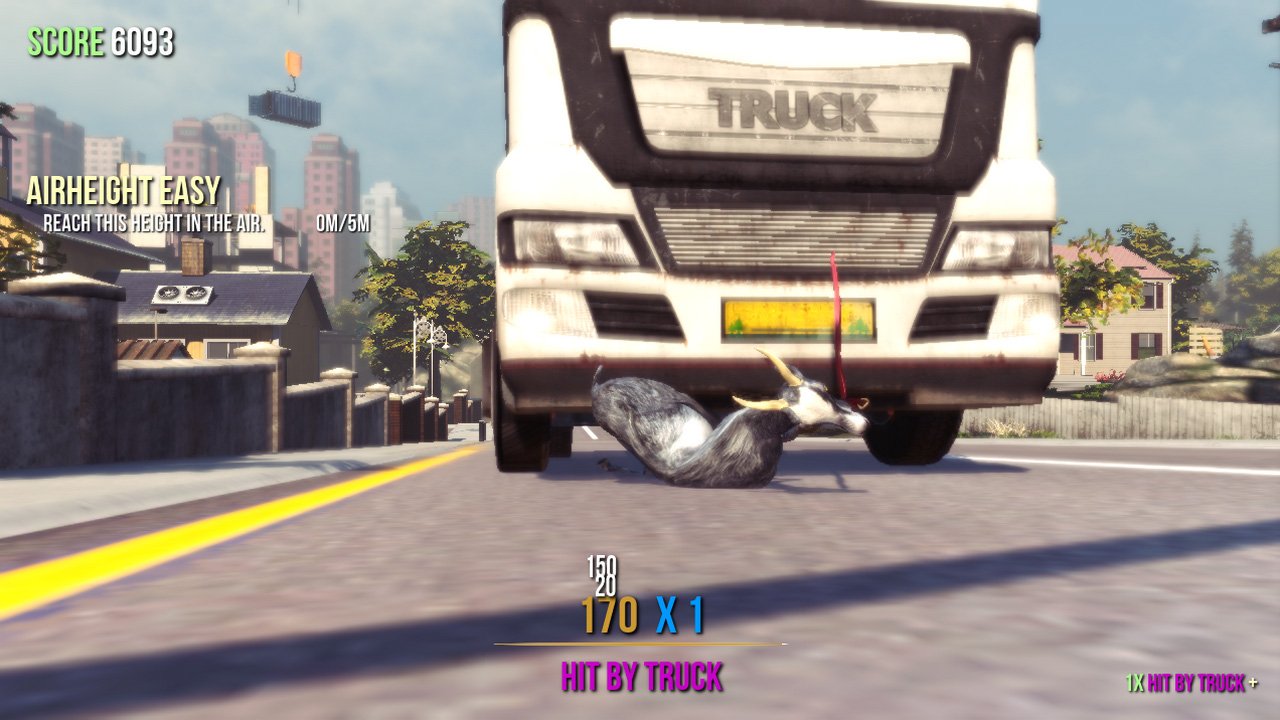Select the AIRHEIGHT EASY challenge banner

point(125,190)
